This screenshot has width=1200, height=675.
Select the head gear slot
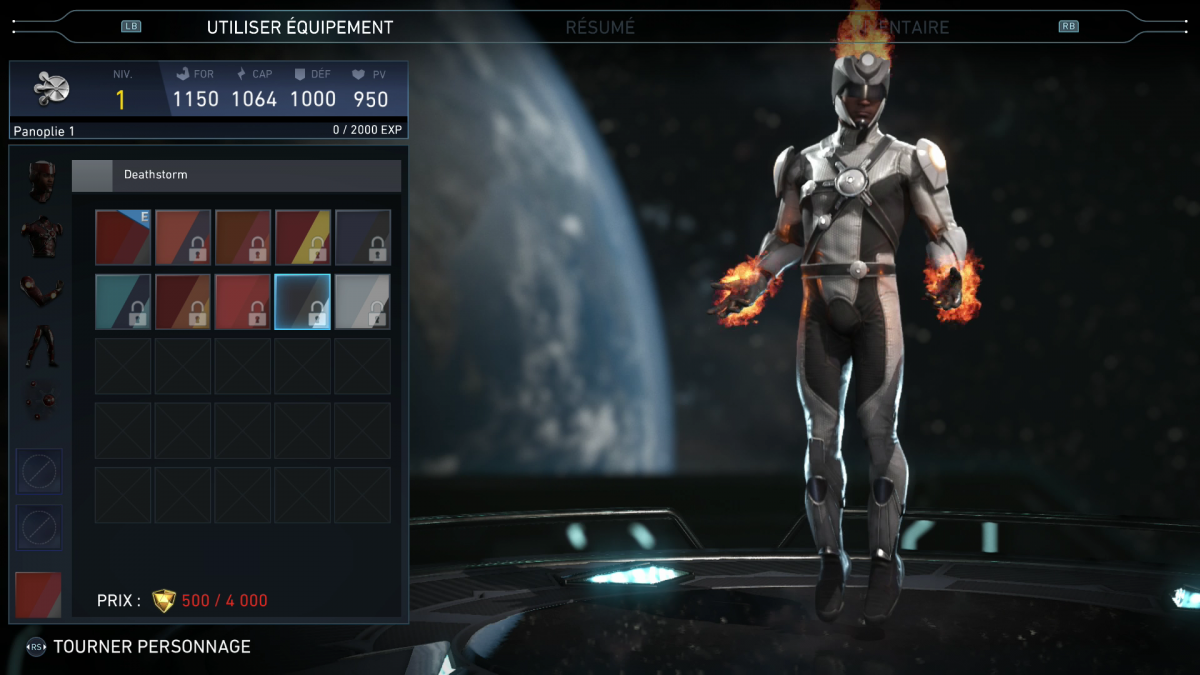[x=42, y=180]
